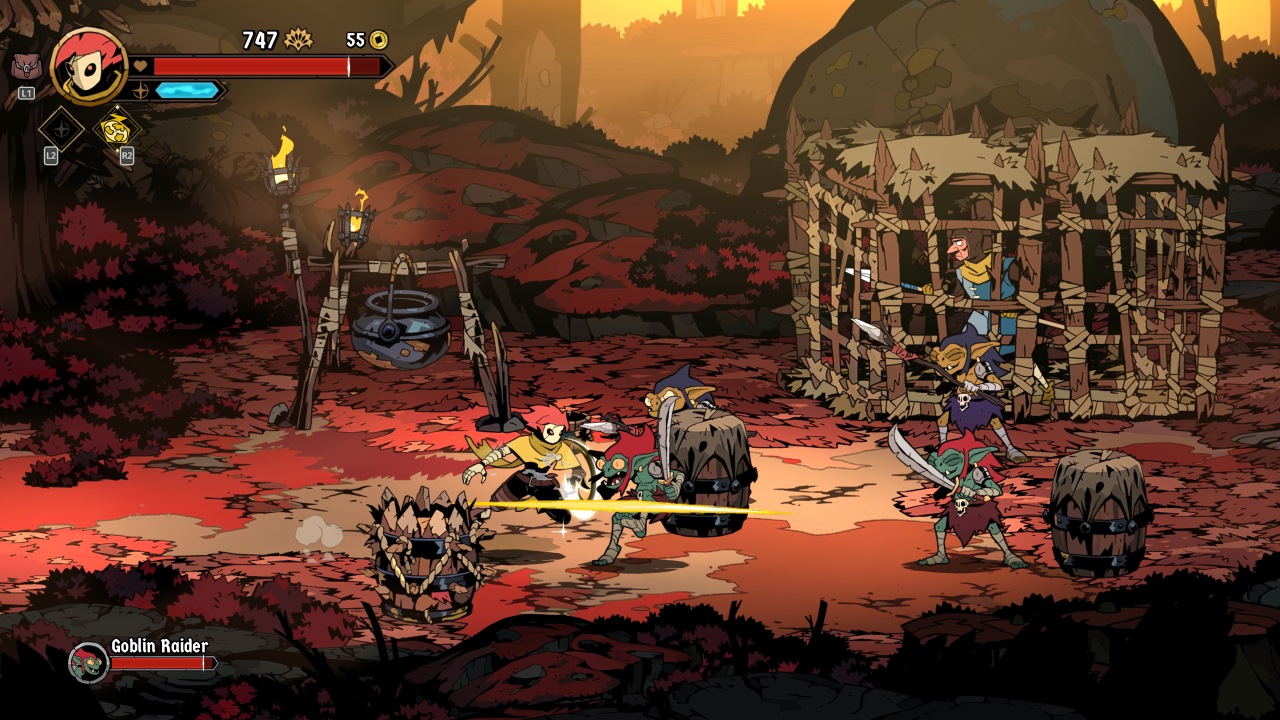Click the red-haired hero portrait

pos(88,64)
